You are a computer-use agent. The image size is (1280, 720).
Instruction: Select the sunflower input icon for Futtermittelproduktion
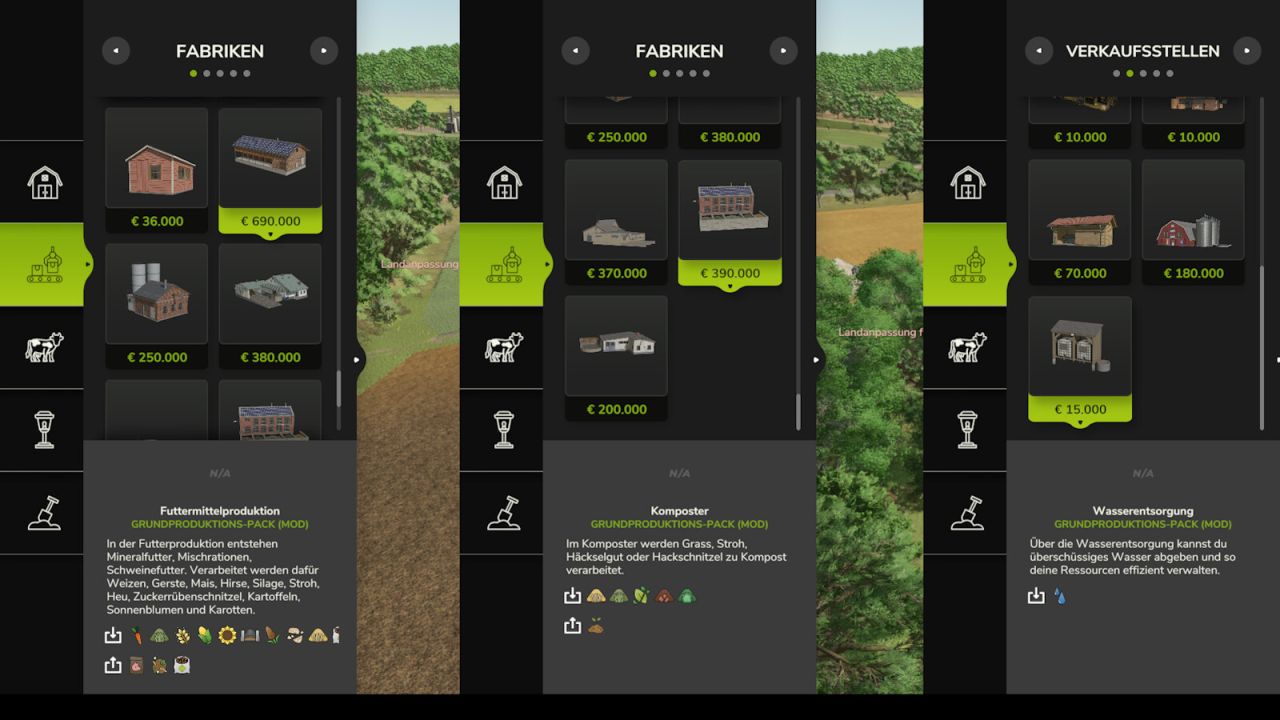point(227,635)
